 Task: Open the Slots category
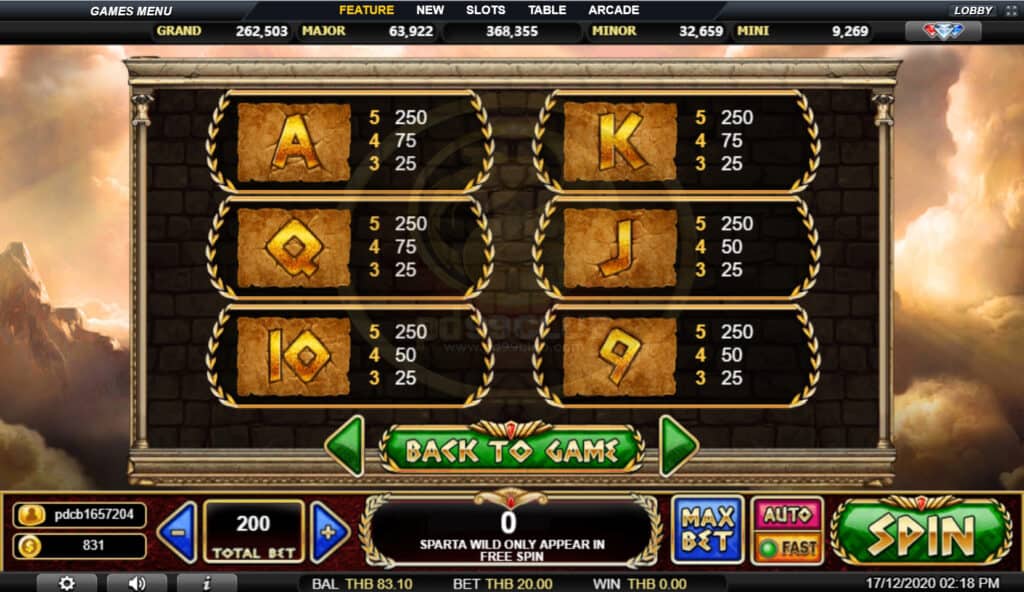pos(486,10)
